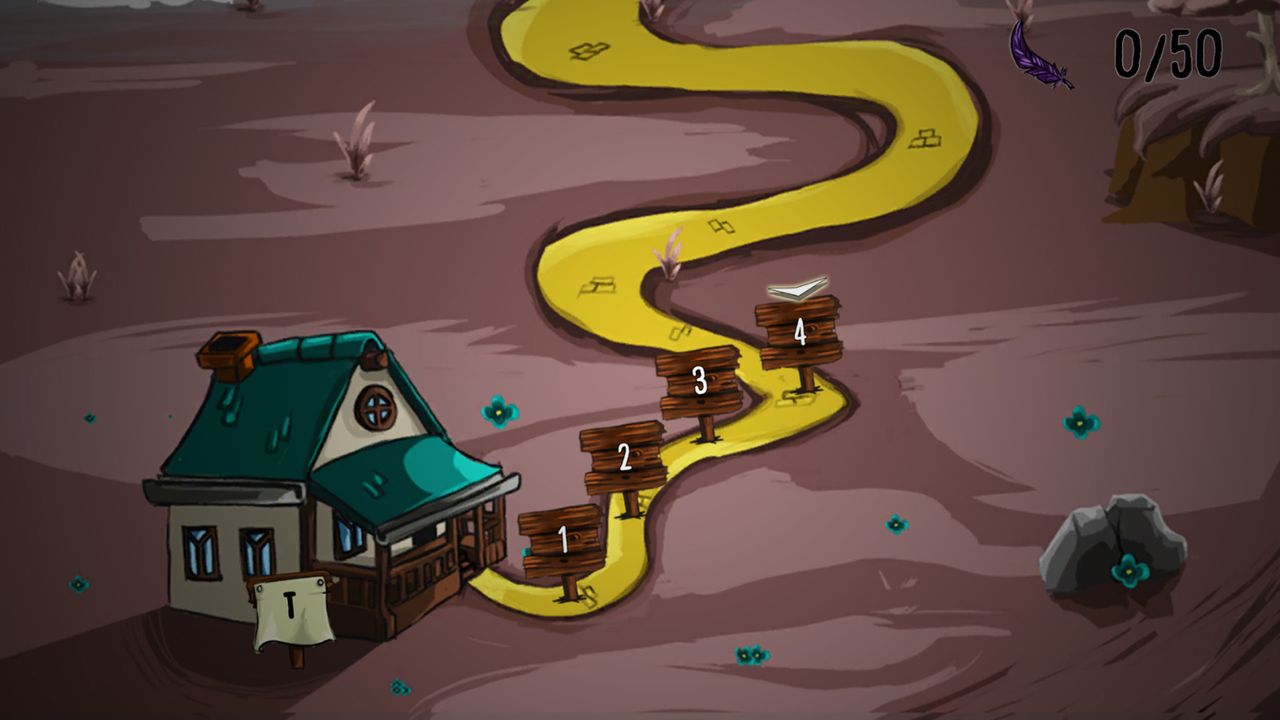Select the signpost numbered 1
This screenshot has width=1280, height=720.
click(563, 540)
